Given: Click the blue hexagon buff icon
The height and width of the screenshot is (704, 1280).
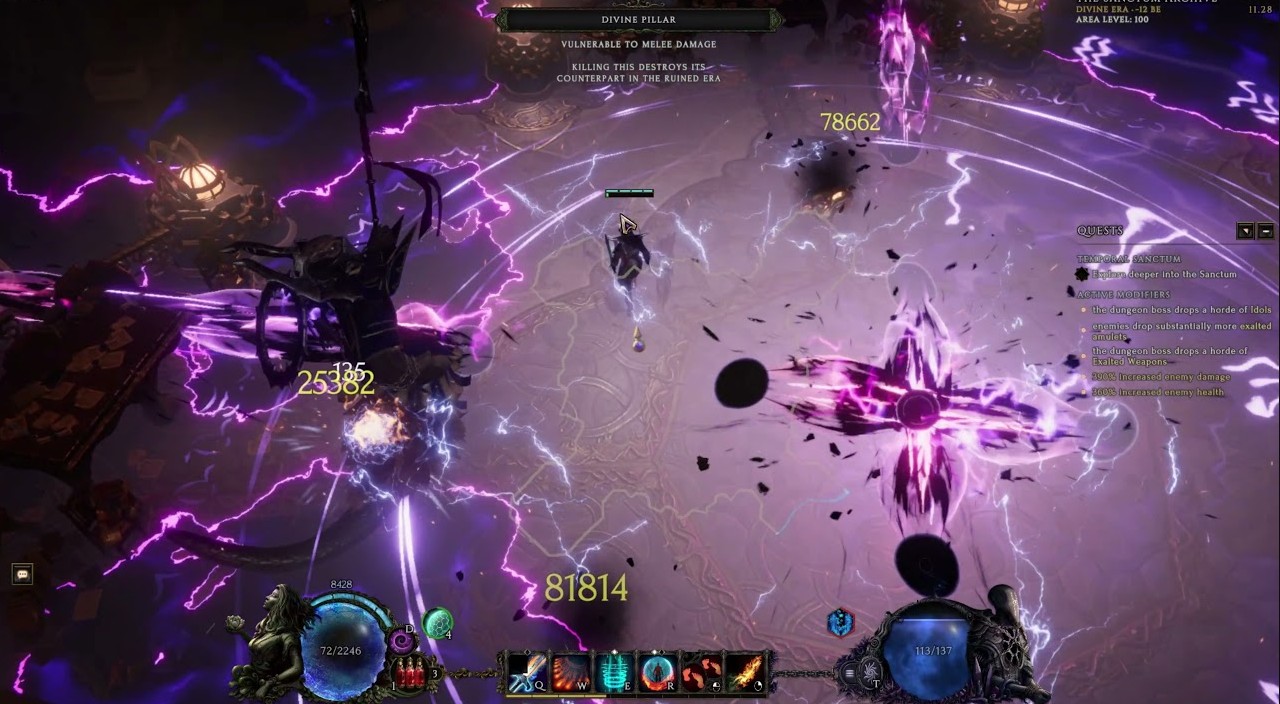Looking at the screenshot, I should point(840,623).
